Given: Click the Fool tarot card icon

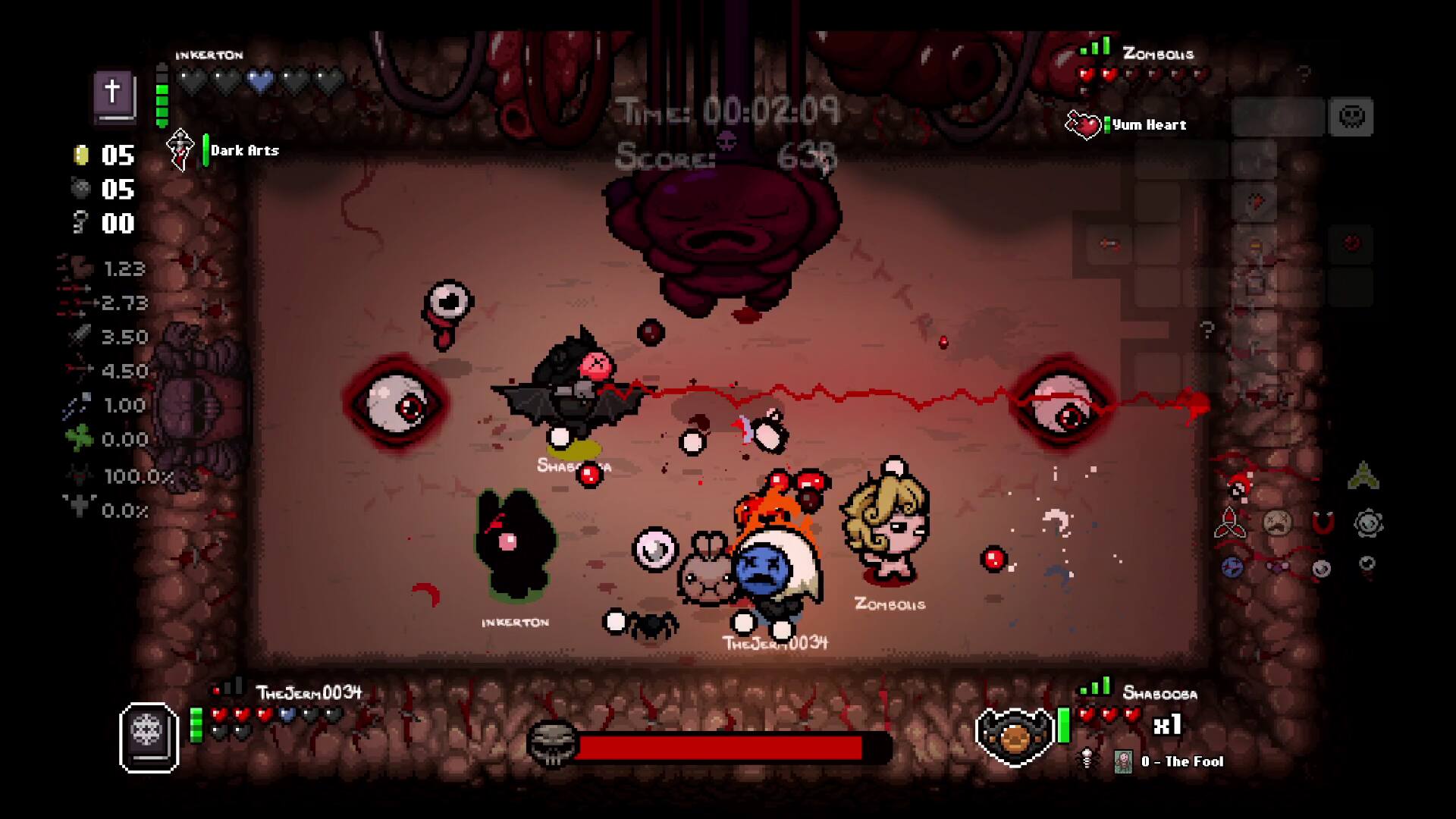Looking at the screenshot, I should 1124,761.
